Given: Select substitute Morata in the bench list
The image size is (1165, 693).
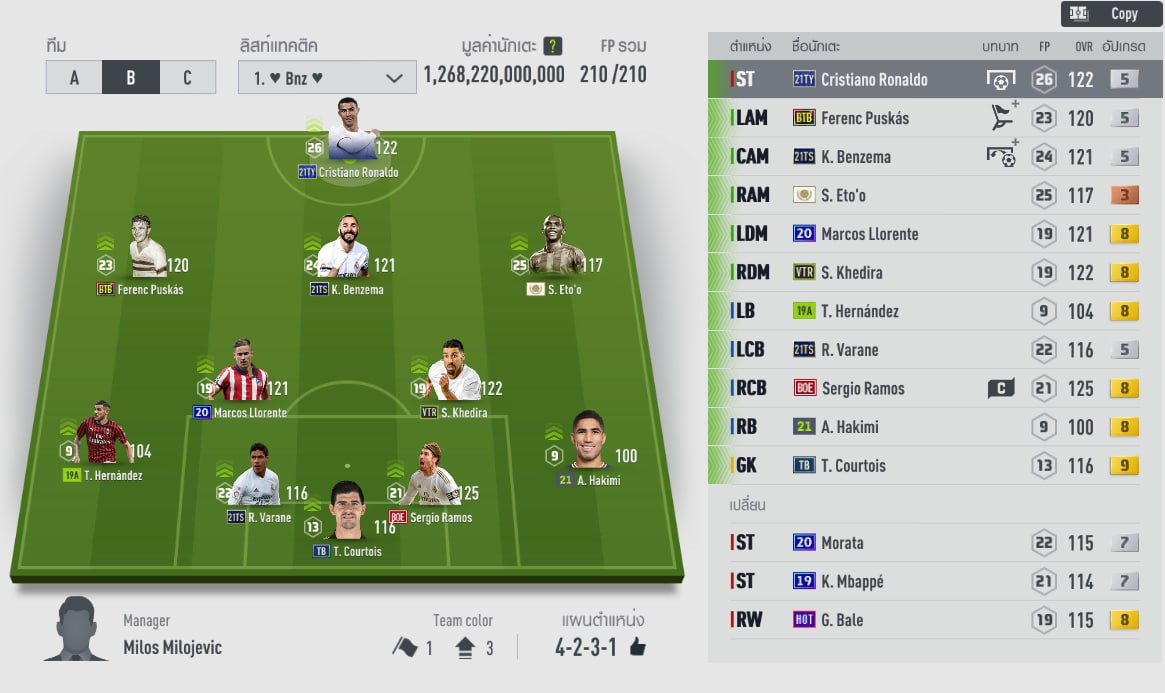Looking at the screenshot, I should point(935,543).
